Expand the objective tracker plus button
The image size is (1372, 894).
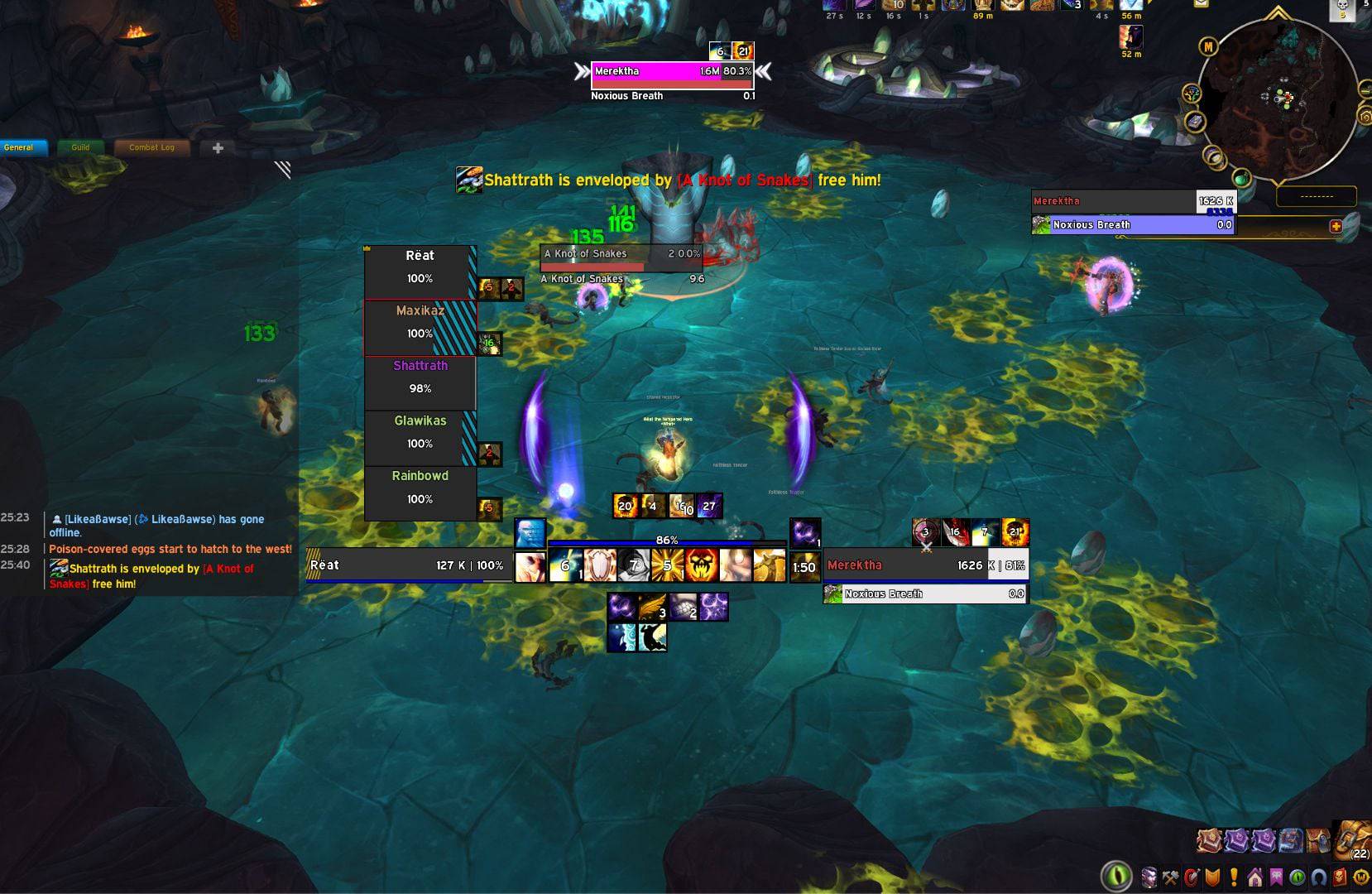(x=1335, y=226)
